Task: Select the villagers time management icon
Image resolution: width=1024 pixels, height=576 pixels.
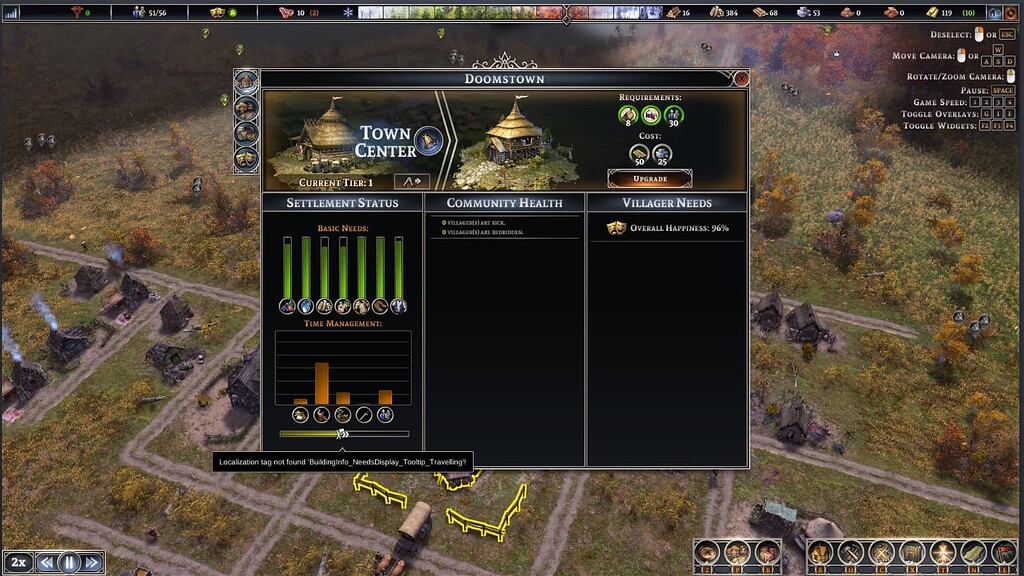Action: (x=385, y=414)
